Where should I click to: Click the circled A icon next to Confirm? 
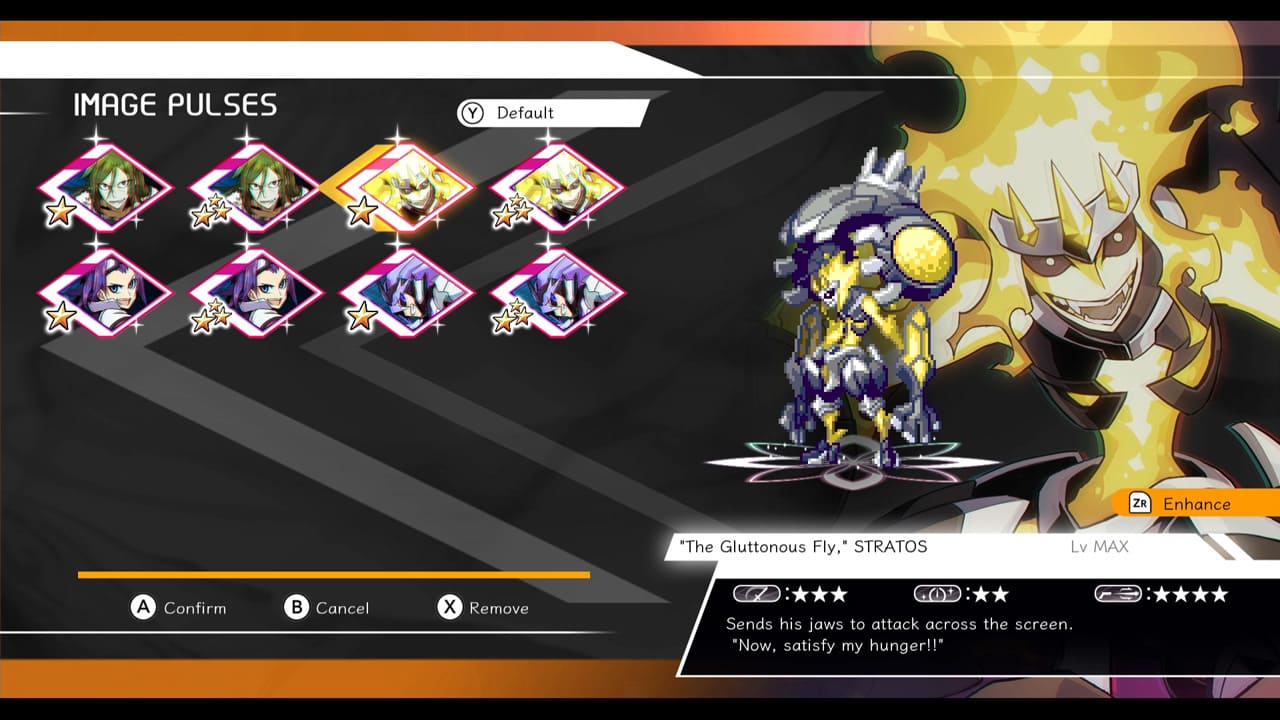[141, 608]
